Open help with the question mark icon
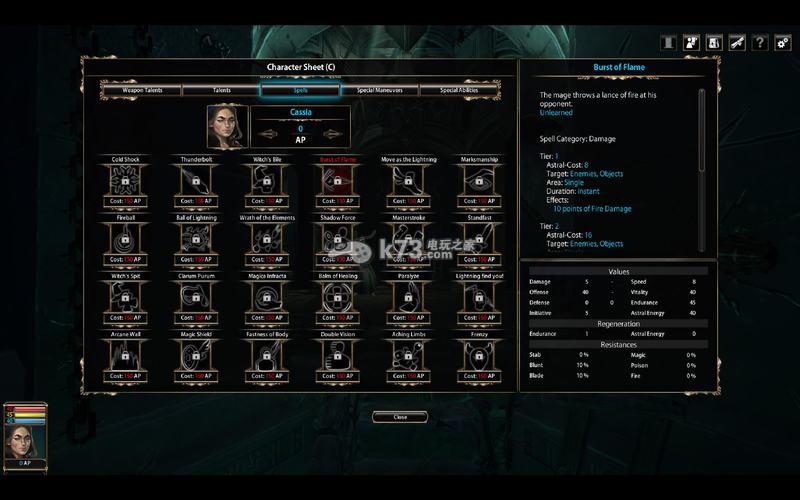Screen dimensions: 800x500 pyautogui.click(x=760, y=43)
